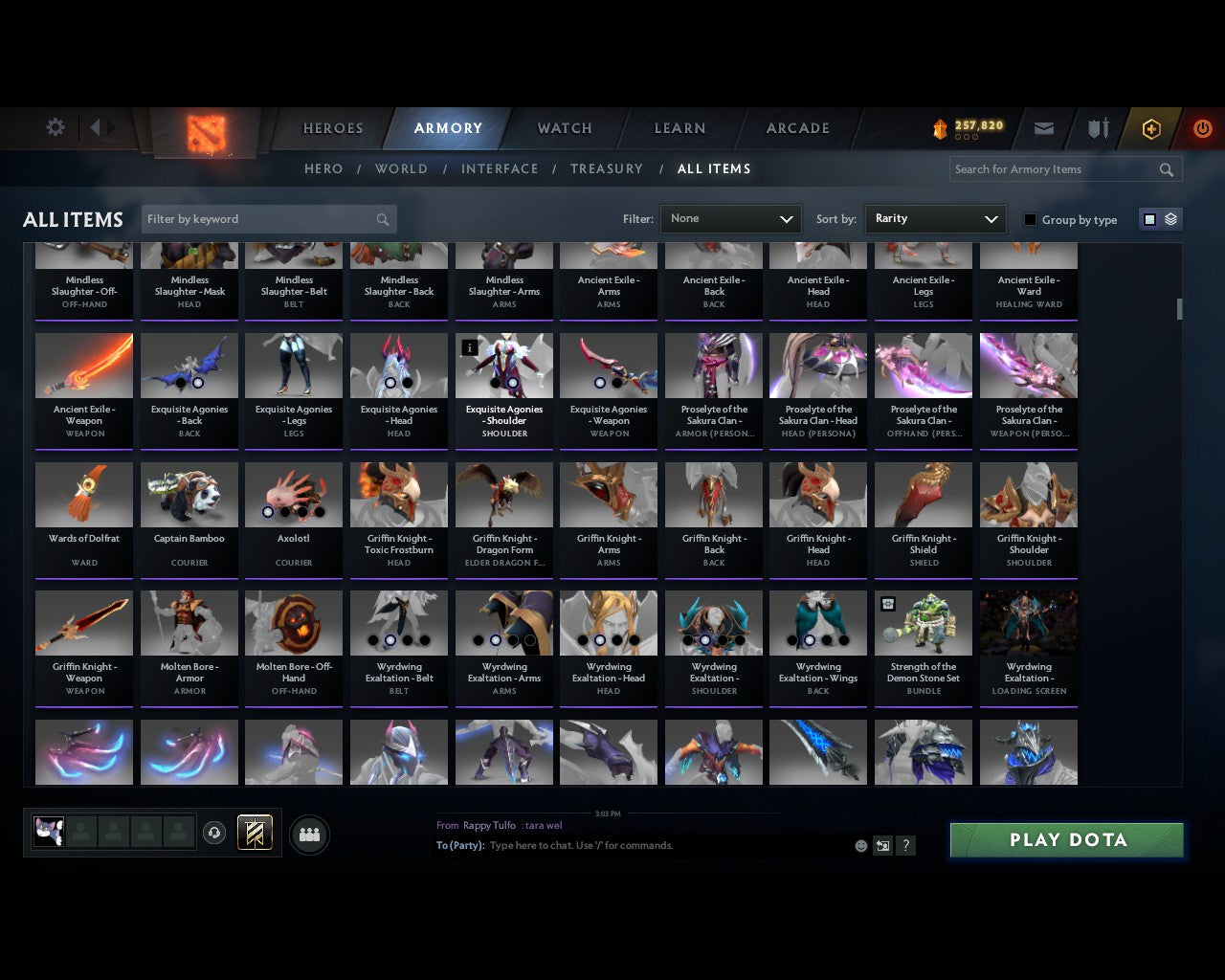Open emoticon picker in chat bar

click(859, 846)
